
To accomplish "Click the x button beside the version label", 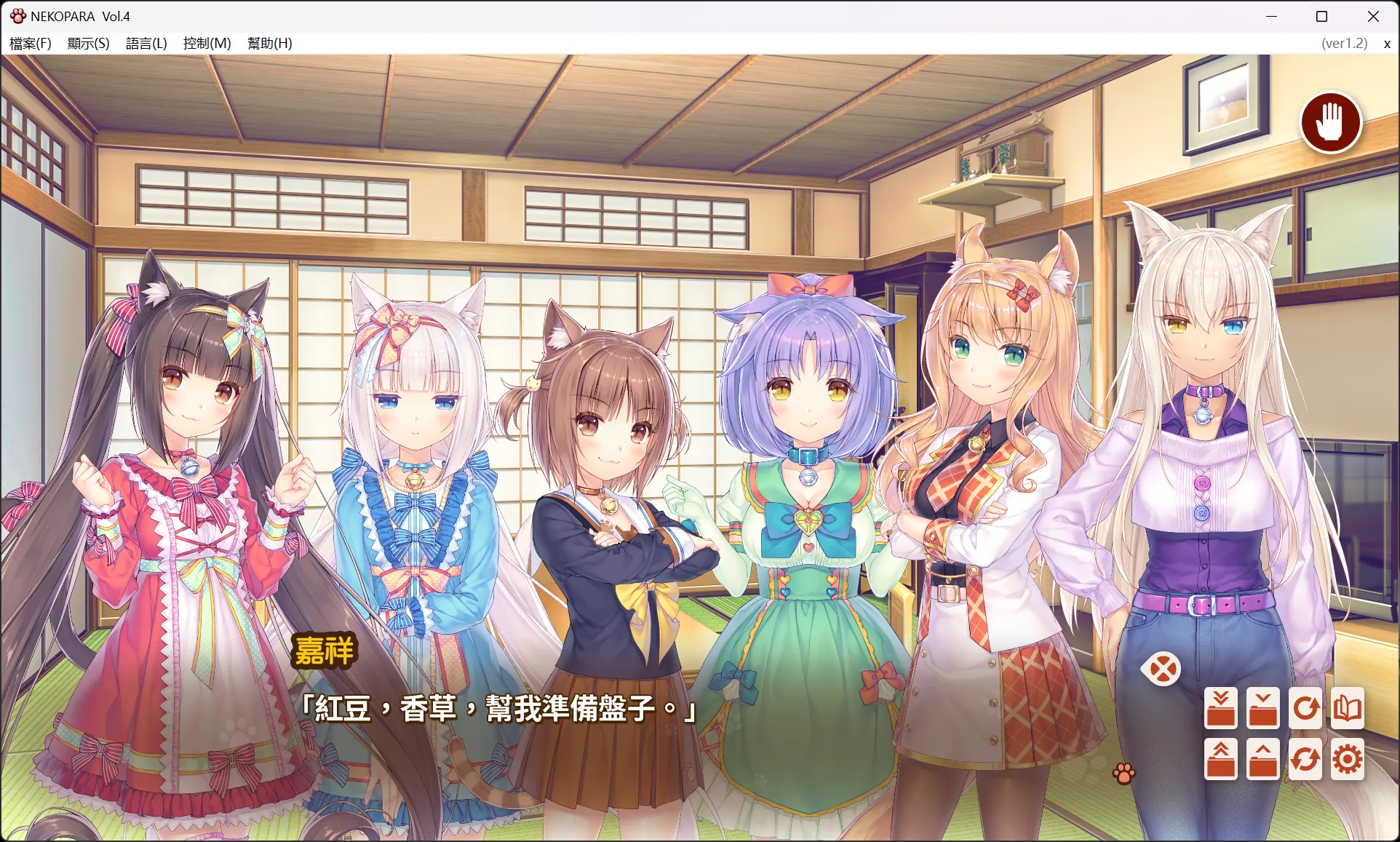I will coord(1386,43).
